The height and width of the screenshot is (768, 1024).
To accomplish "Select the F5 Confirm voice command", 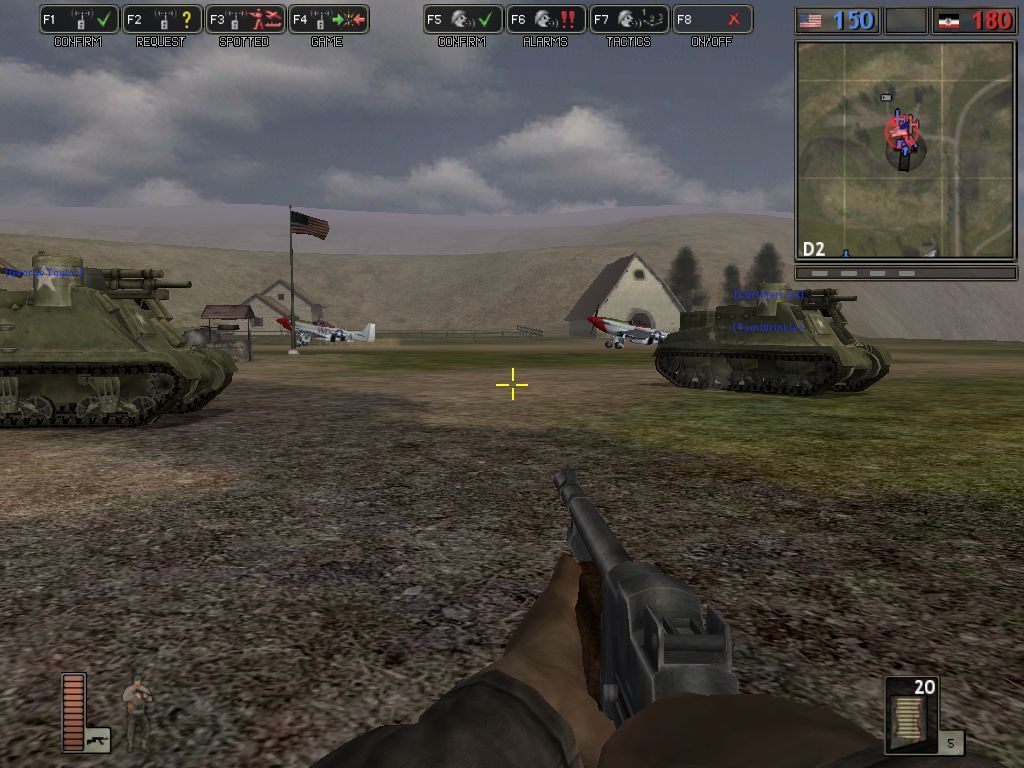I will click(x=463, y=20).
